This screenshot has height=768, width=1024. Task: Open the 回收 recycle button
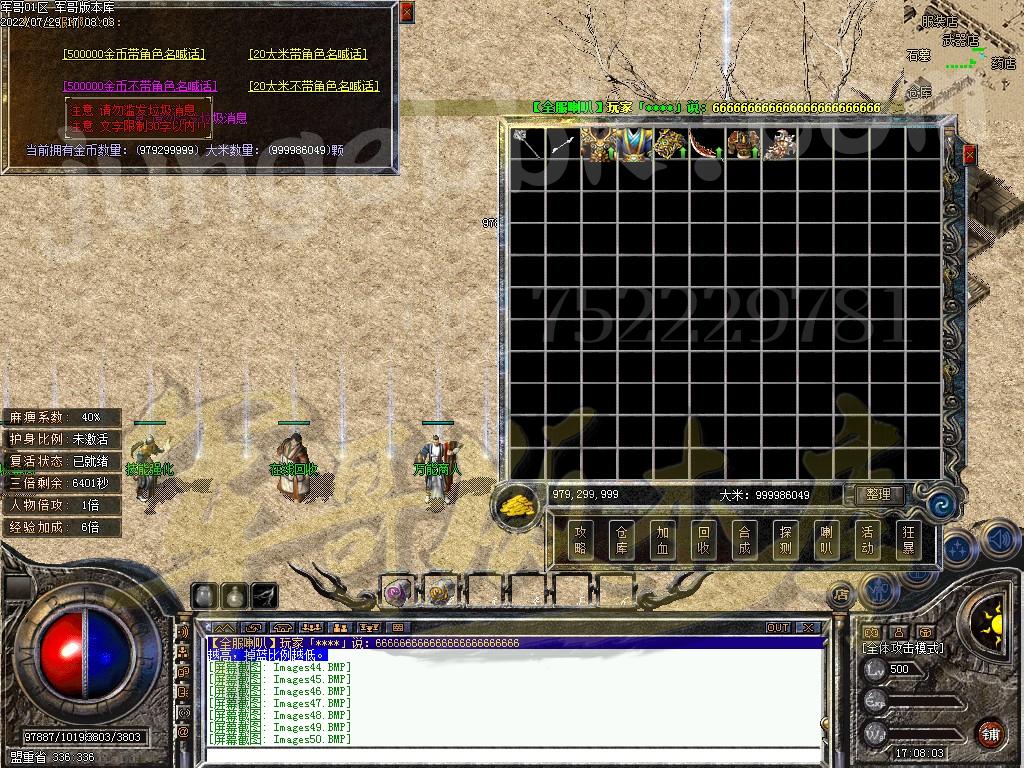pyautogui.click(x=703, y=540)
